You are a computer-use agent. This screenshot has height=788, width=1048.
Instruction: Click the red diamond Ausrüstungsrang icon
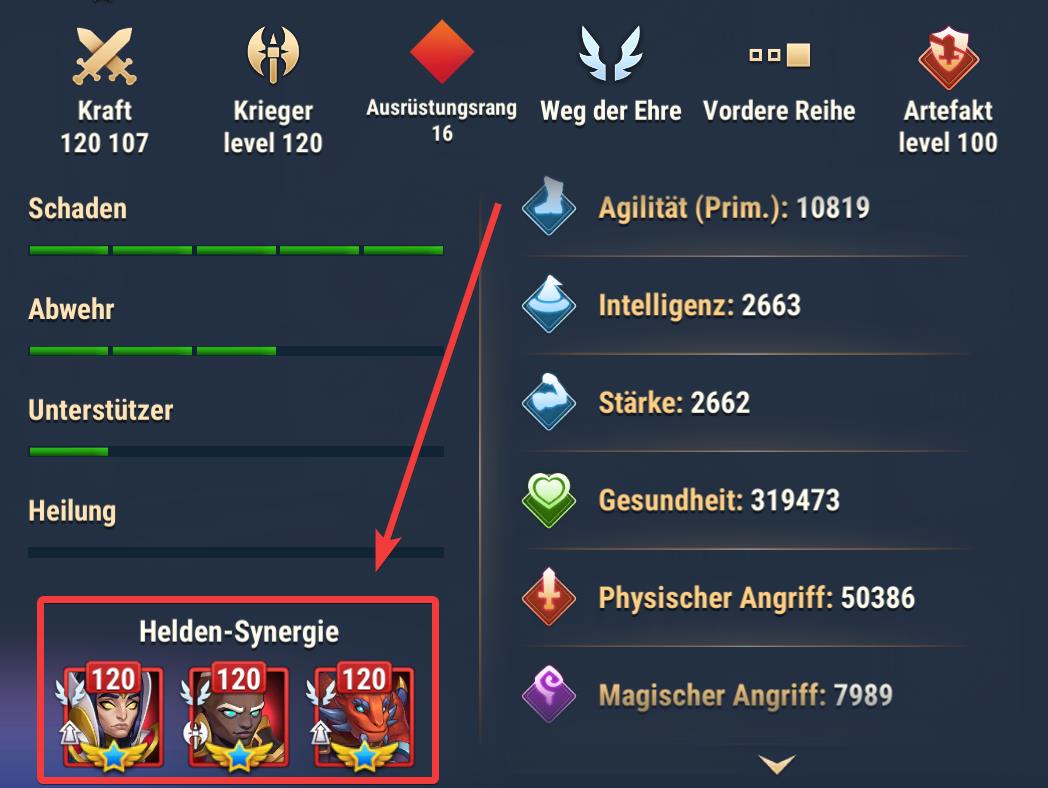click(441, 52)
